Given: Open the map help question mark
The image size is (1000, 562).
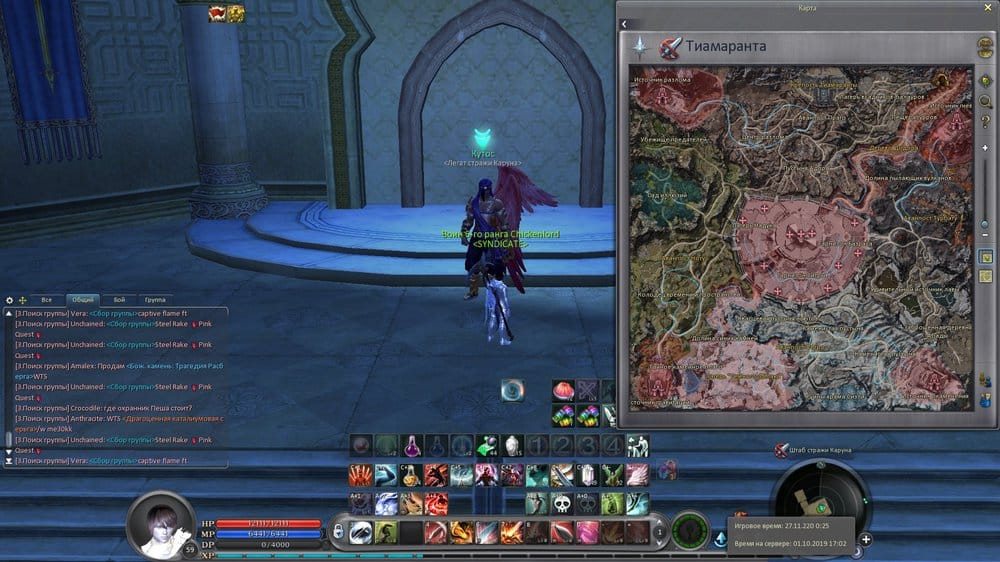Looking at the screenshot, I should tap(986, 121).
